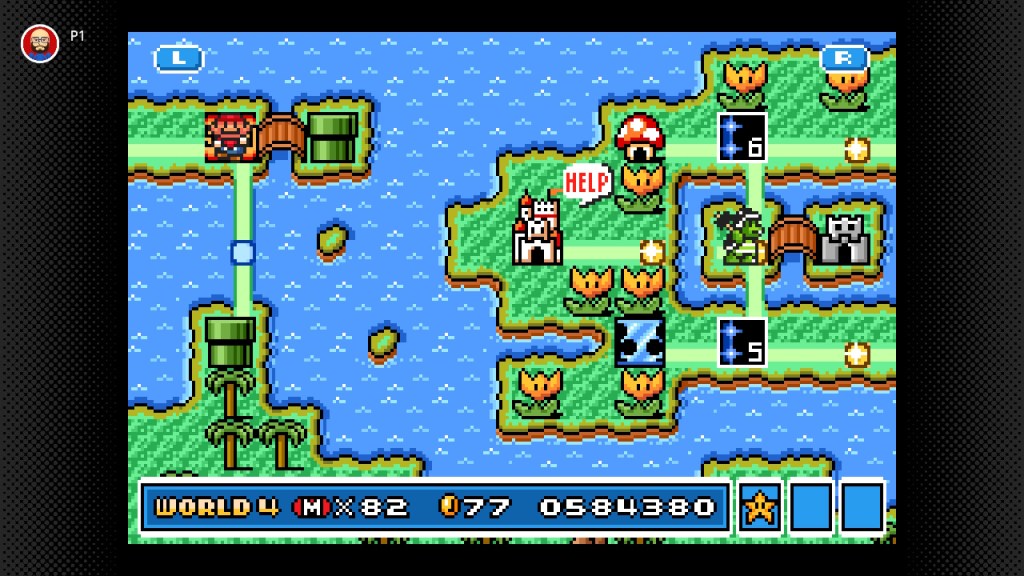Screen dimensions: 1024x576
Task: Select the level 6 panel
Action: pos(742,138)
